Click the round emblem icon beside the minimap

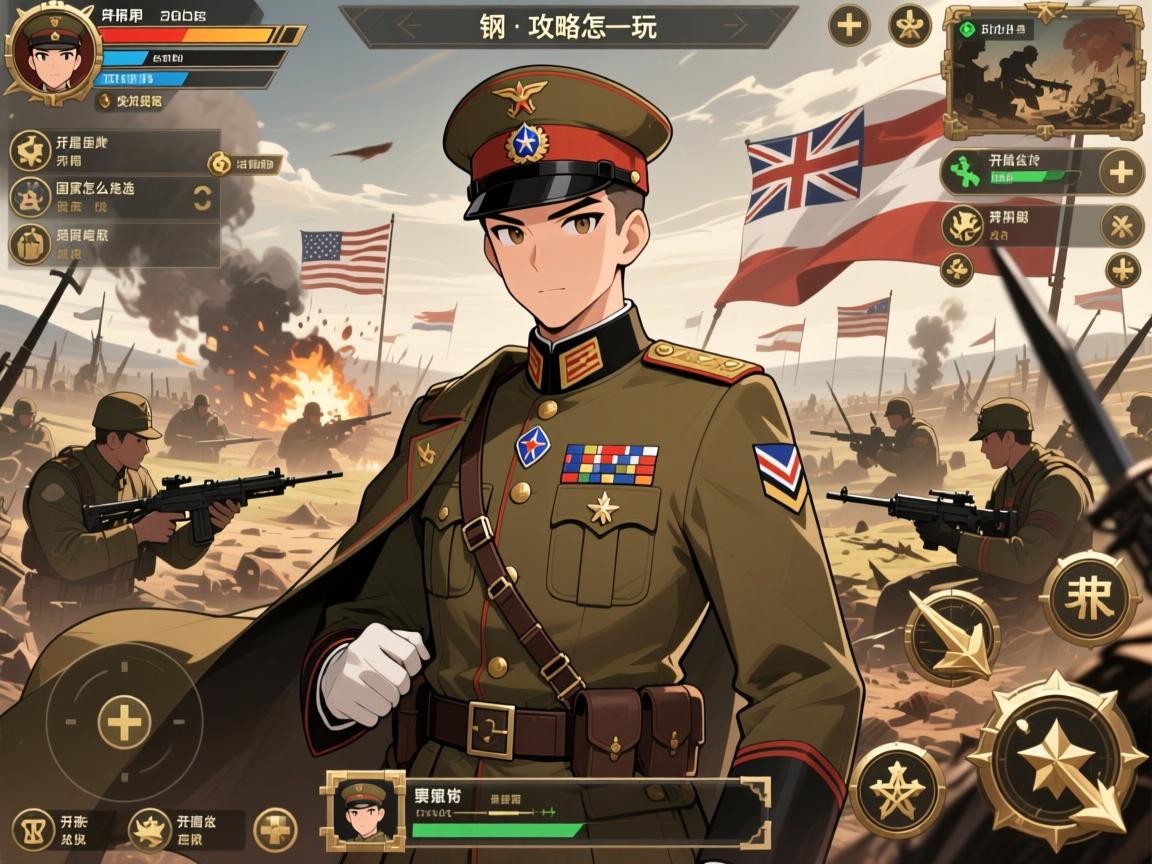pyautogui.click(x=909, y=25)
